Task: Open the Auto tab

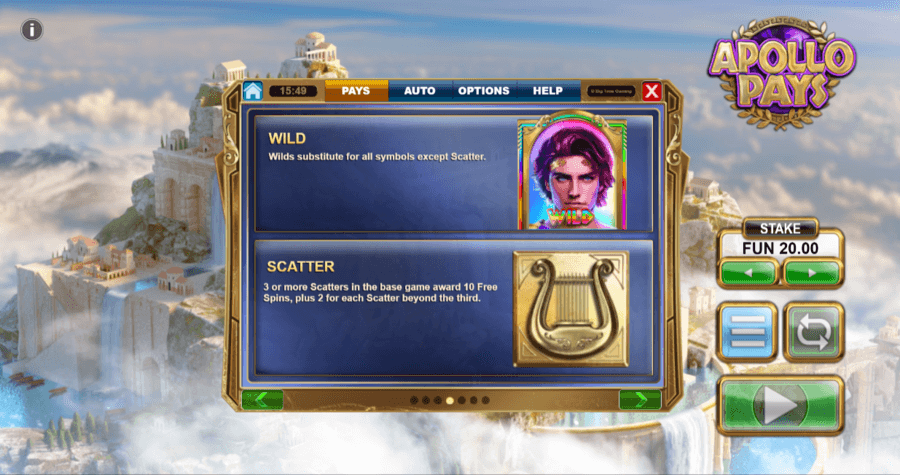Action: point(419,91)
